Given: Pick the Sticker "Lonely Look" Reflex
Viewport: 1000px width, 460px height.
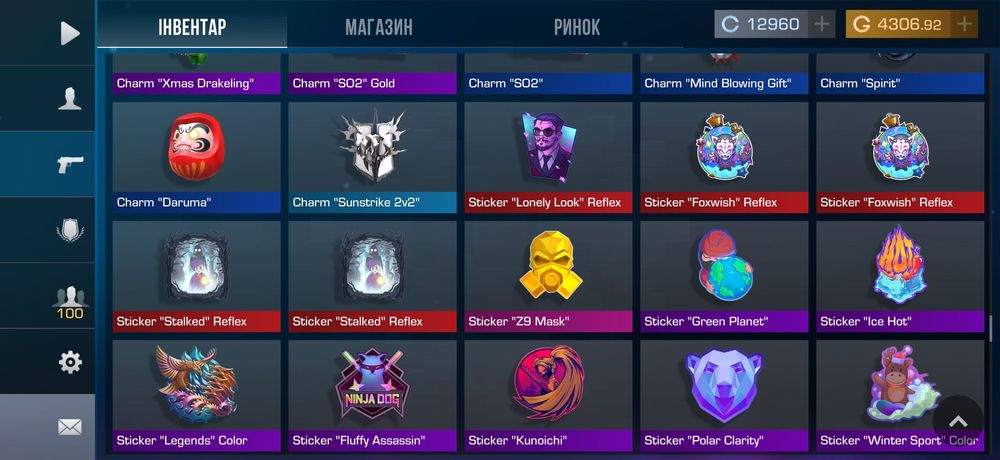Looking at the screenshot, I should pyautogui.click(x=548, y=157).
